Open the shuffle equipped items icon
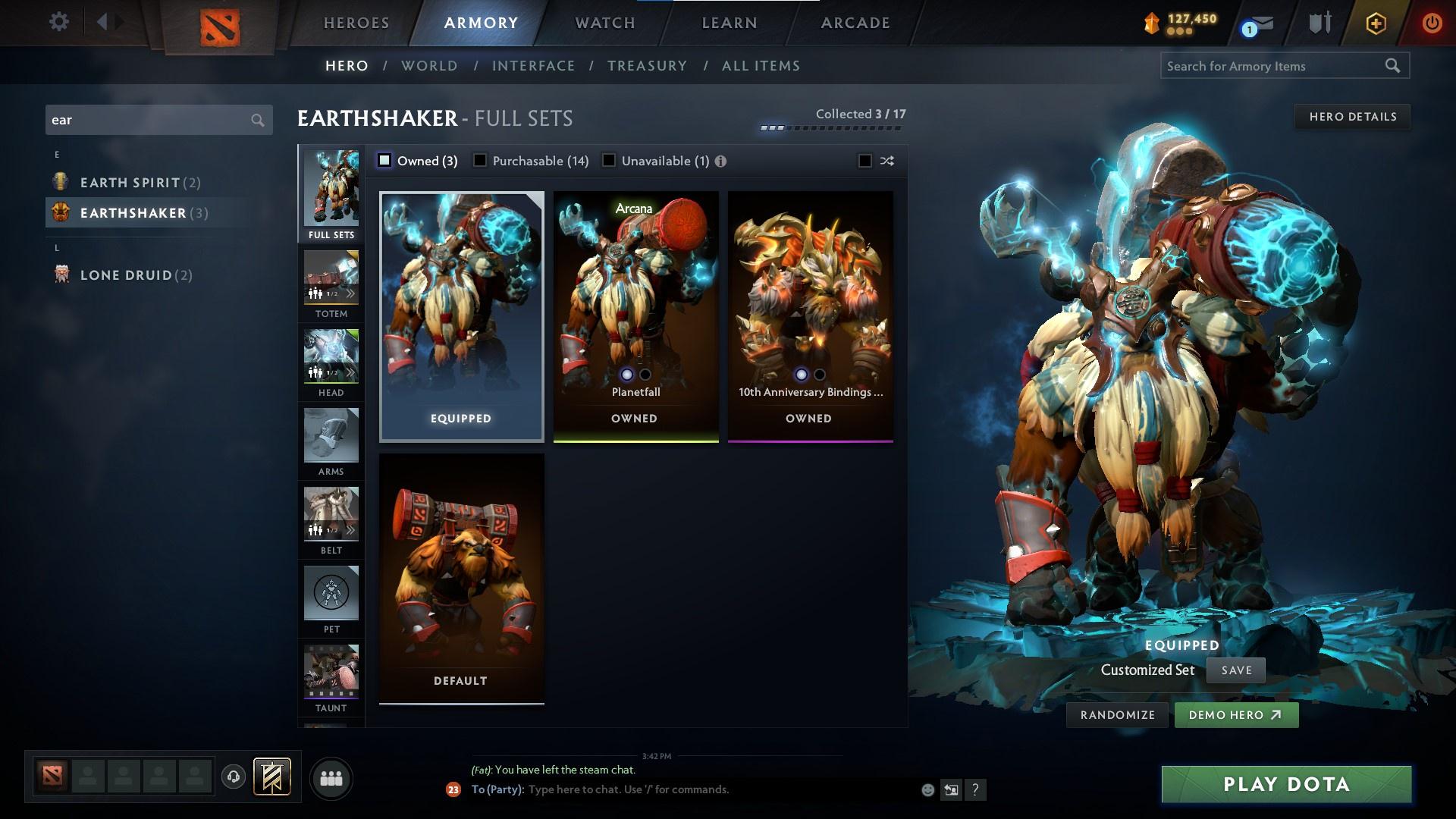 coord(886,161)
